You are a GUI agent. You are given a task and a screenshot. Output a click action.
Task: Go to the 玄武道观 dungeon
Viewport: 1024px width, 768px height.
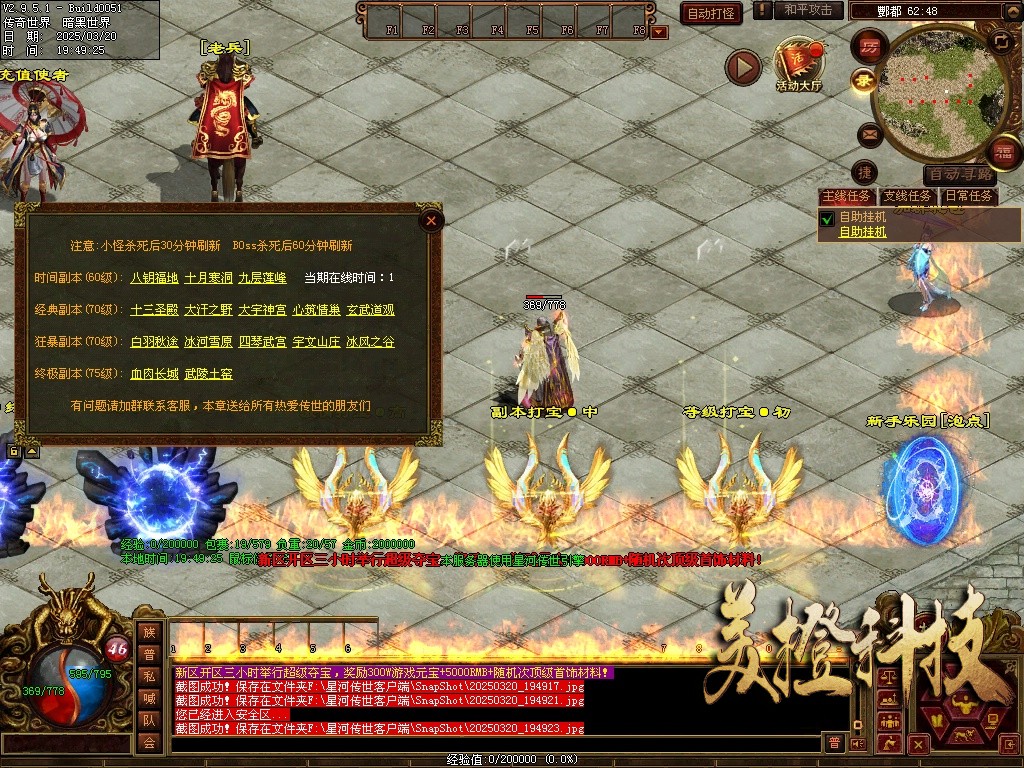(x=370, y=310)
